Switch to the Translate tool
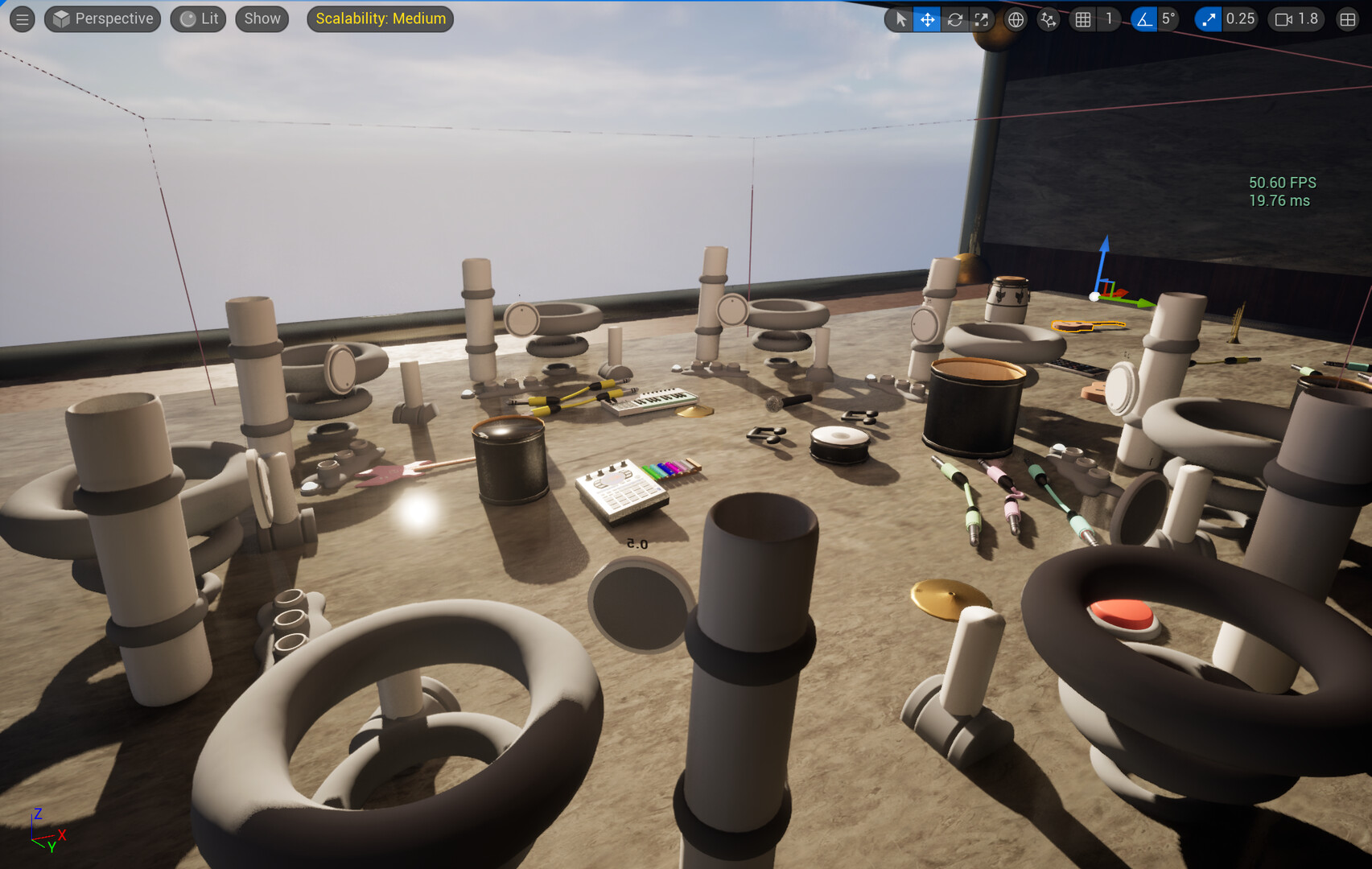The width and height of the screenshot is (1372, 869). pos(927,19)
